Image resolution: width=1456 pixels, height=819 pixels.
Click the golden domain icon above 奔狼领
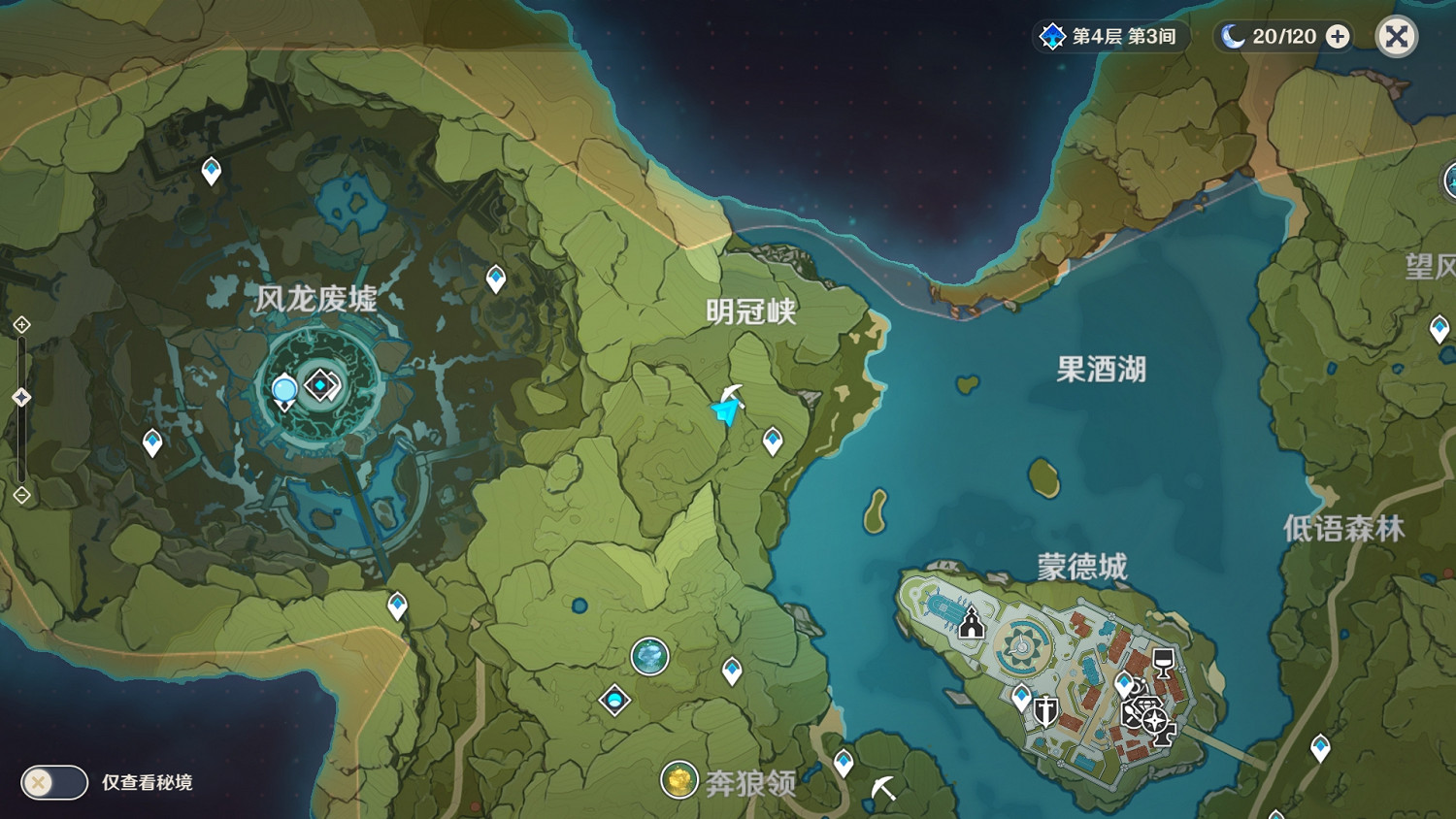click(679, 780)
